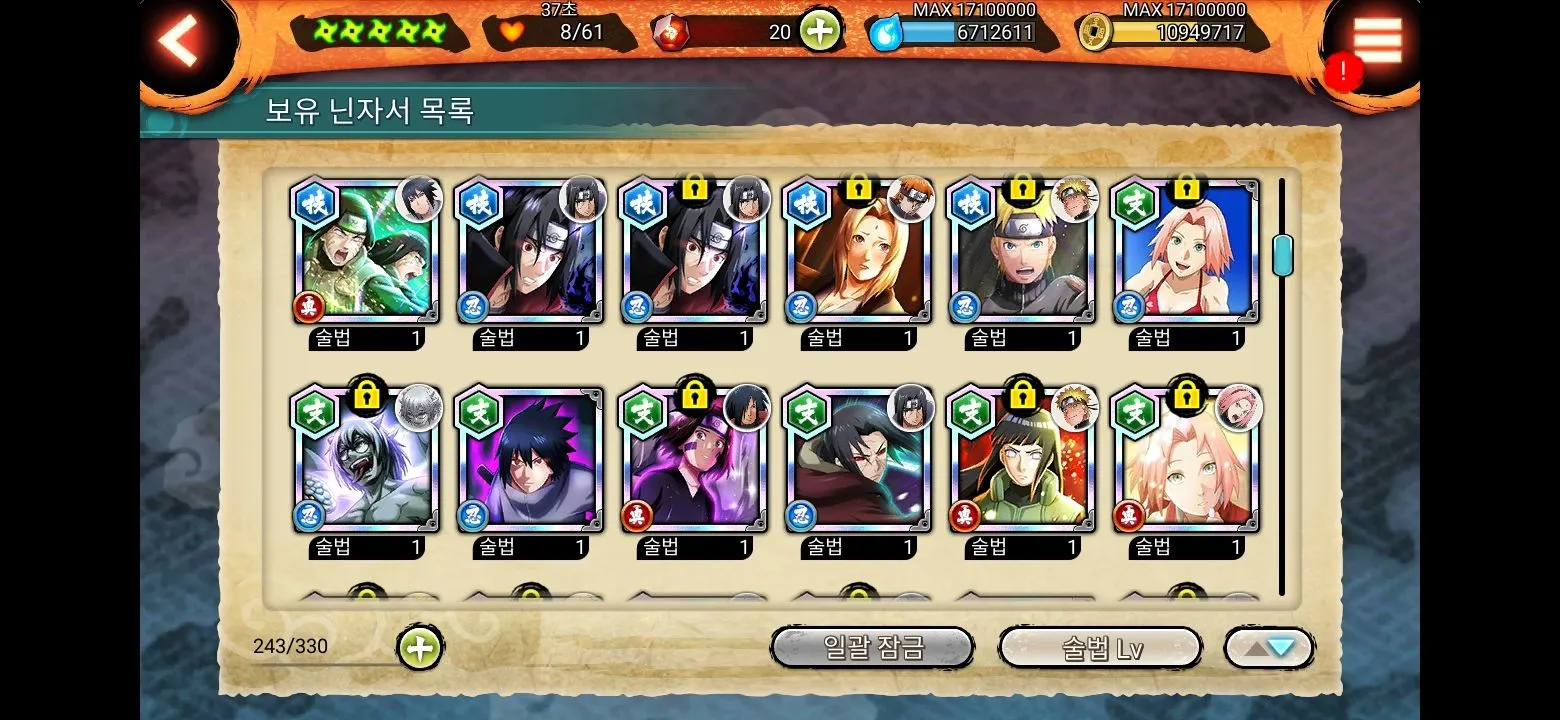Click the scroll list's blue scrollbar handle
The width and height of the screenshot is (1560, 720).
[1282, 255]
